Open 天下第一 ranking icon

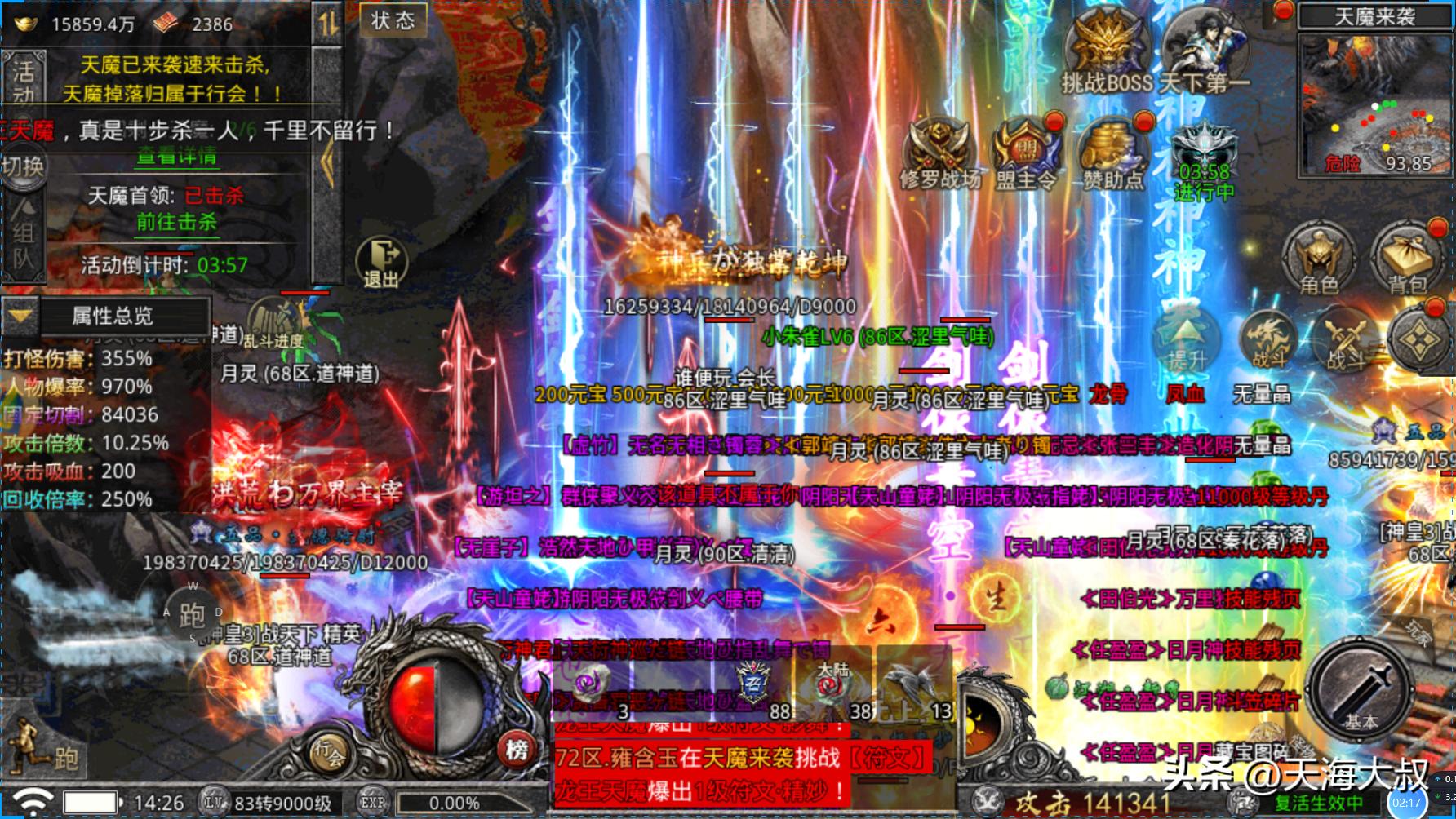[x=1205, y=53]
